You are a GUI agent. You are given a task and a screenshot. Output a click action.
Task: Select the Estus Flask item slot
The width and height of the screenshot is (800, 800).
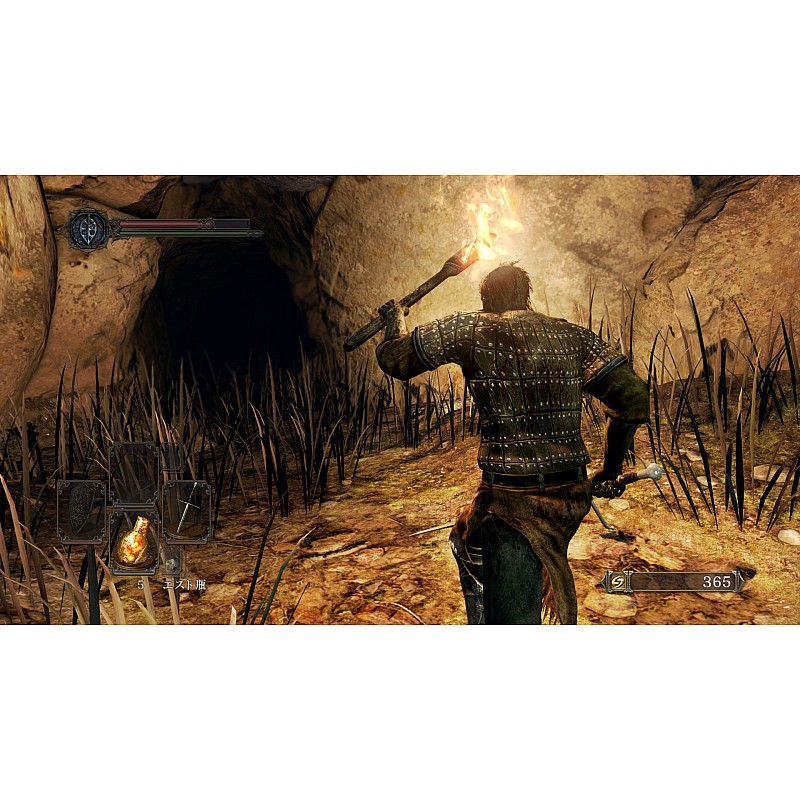click(134, 543)
